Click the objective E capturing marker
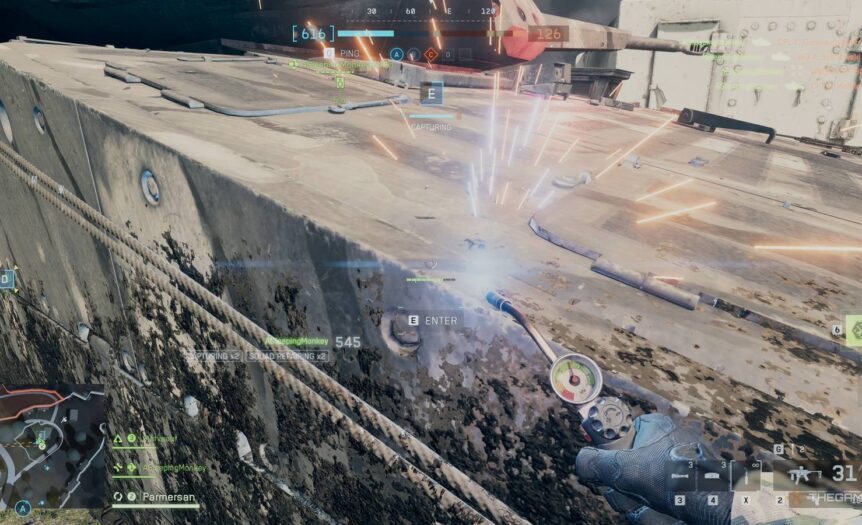This screenshot has width=862, height=525. click(432, 95)
